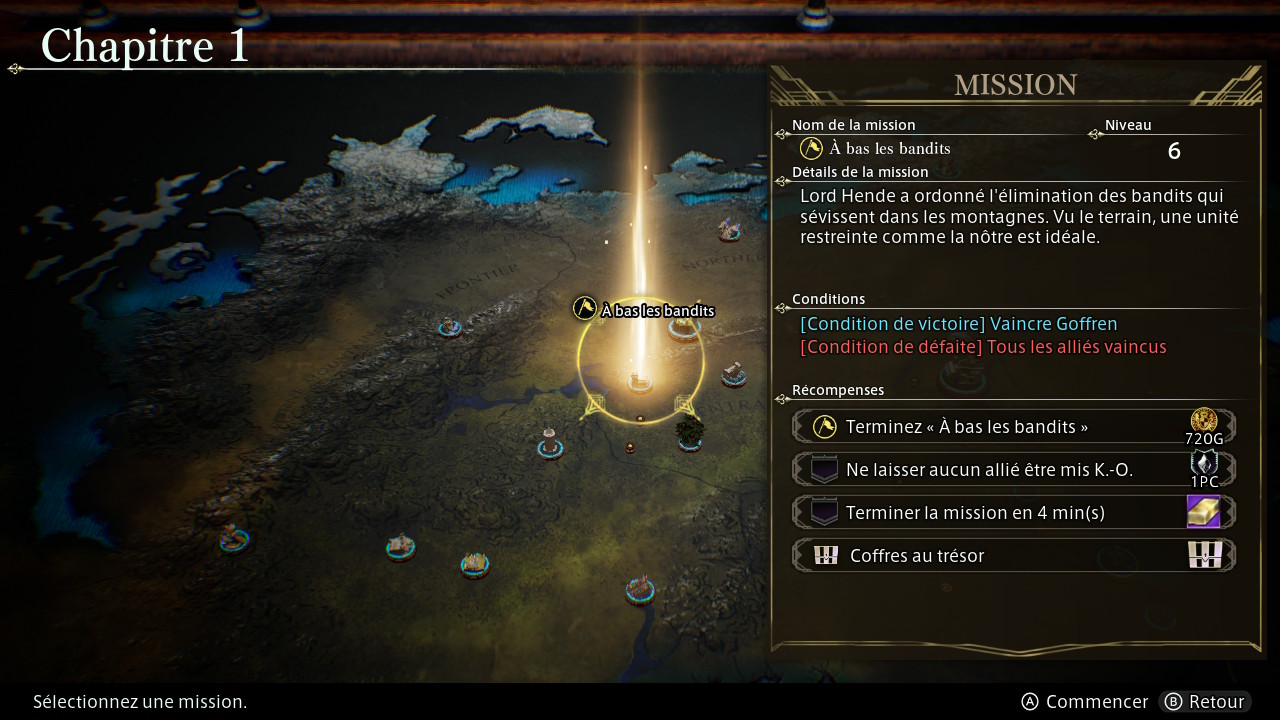Click the Commencer button to start mission
1280x720 pixels.
1084,702
